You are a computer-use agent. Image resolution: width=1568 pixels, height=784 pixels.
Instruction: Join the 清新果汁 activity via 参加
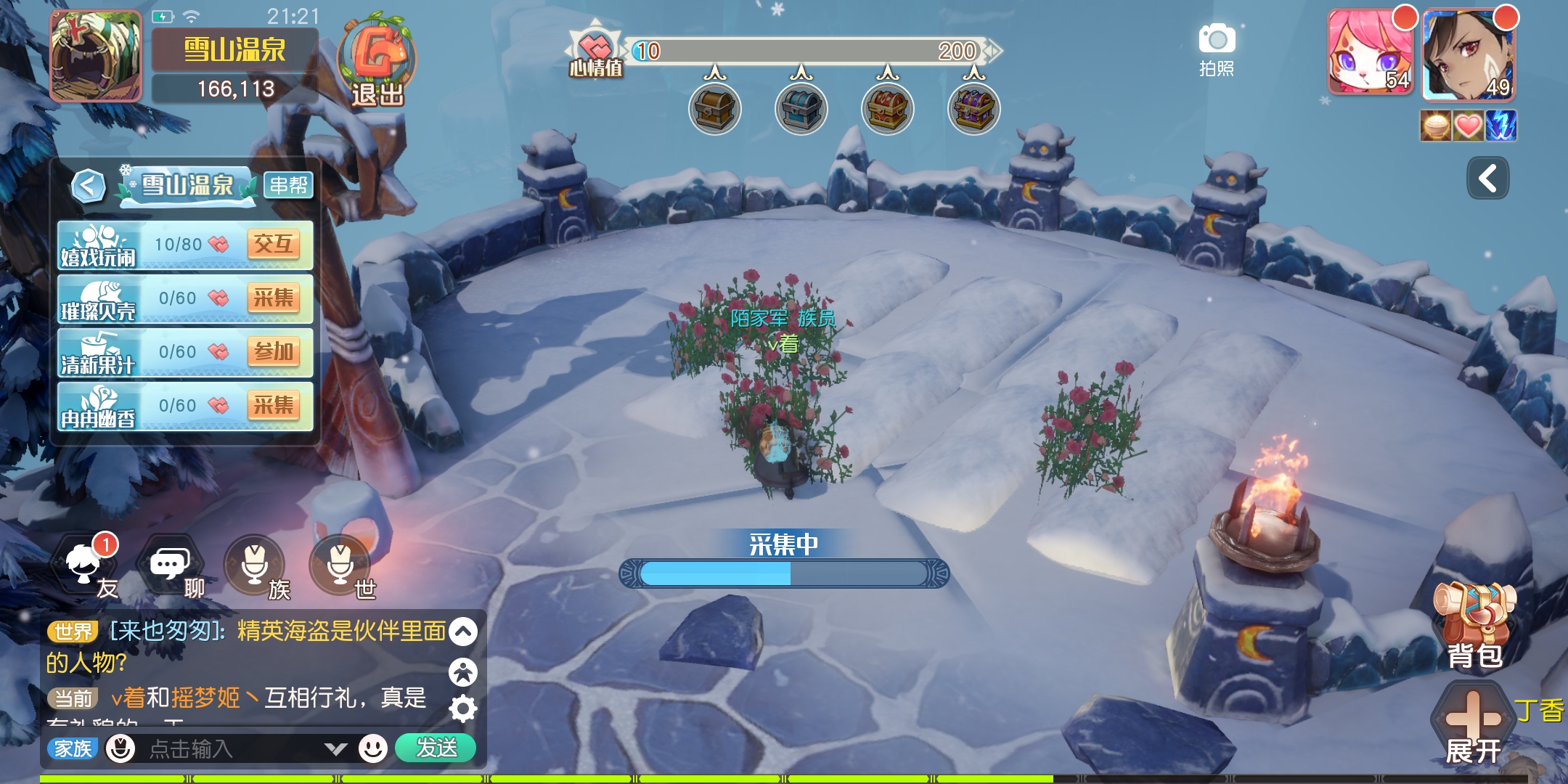(273, 352)
